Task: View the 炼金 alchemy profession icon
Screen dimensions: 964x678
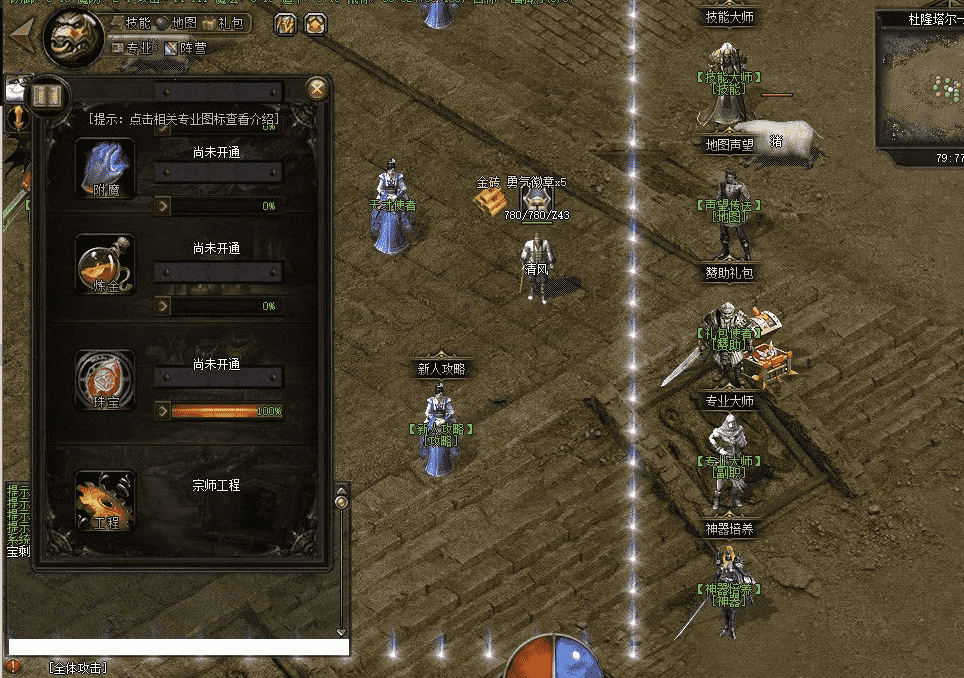Action: (105, 265)
